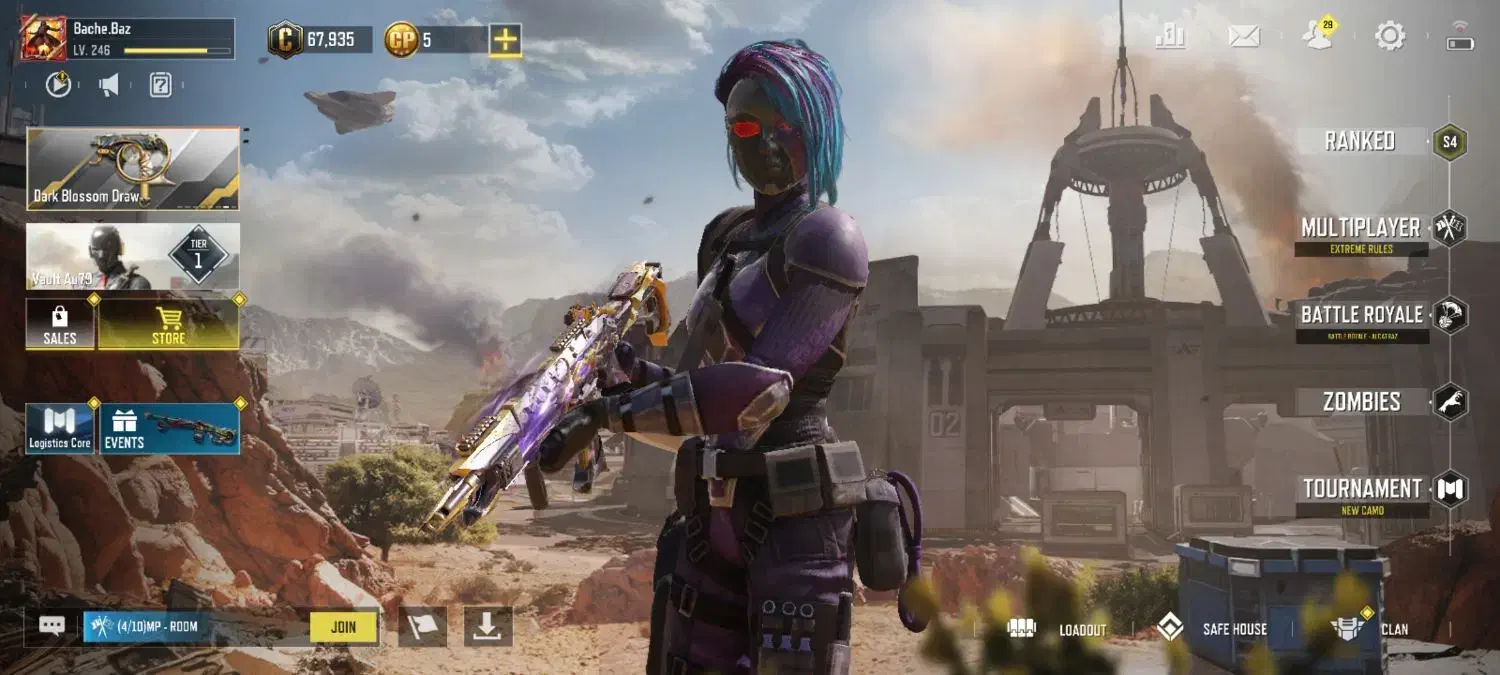This screenshot has width=1500, height=675.
Task: Open the Sales shop
Action: [60, 324]
